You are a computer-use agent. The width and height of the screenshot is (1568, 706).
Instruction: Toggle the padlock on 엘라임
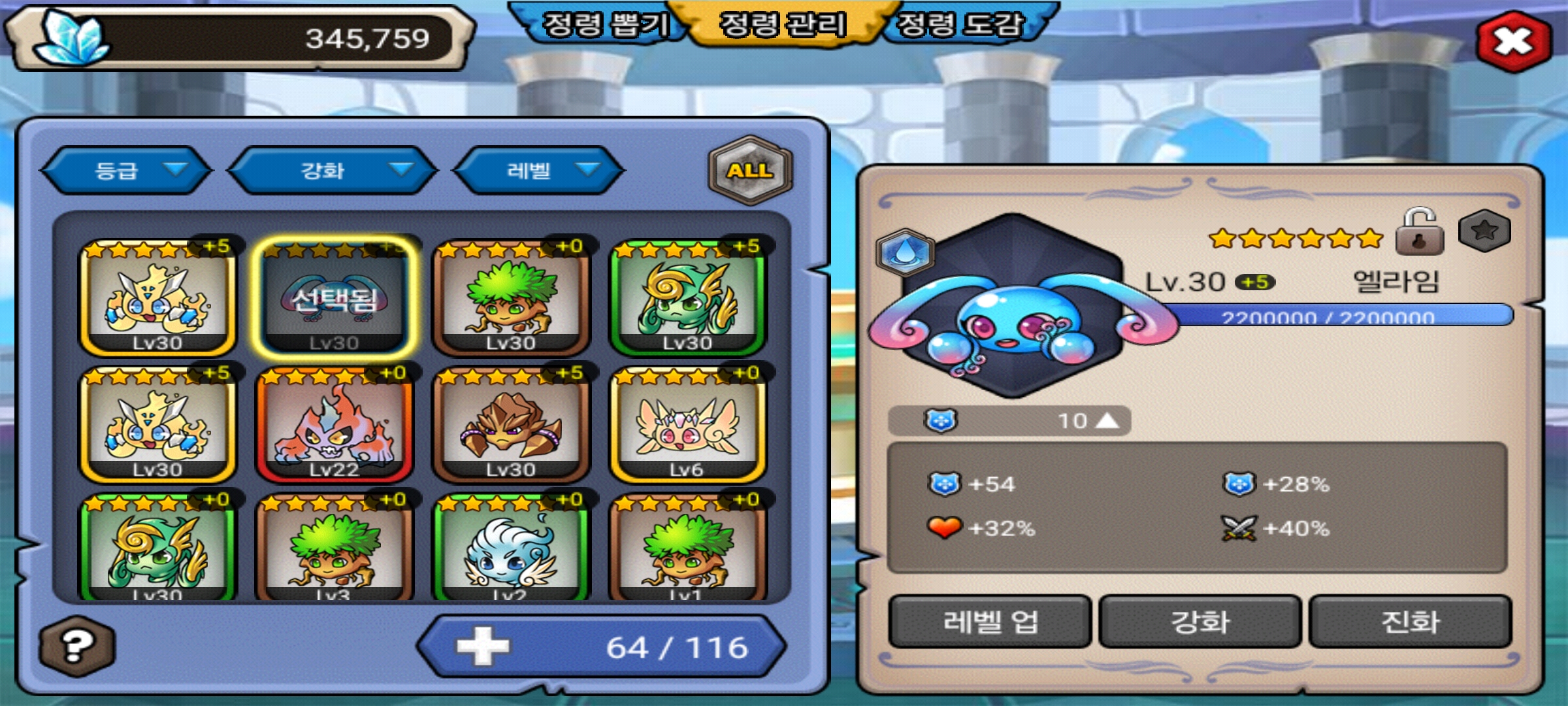coord(1419,231)
